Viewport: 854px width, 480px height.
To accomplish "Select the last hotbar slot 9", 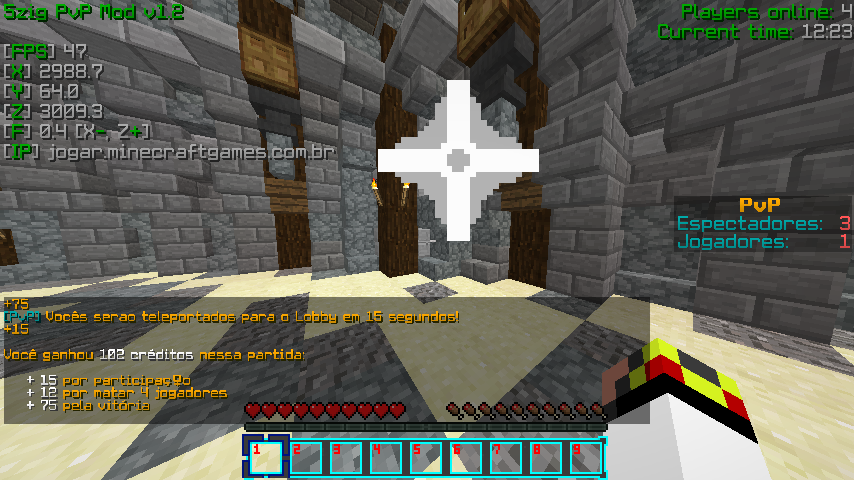I will 586,458.
